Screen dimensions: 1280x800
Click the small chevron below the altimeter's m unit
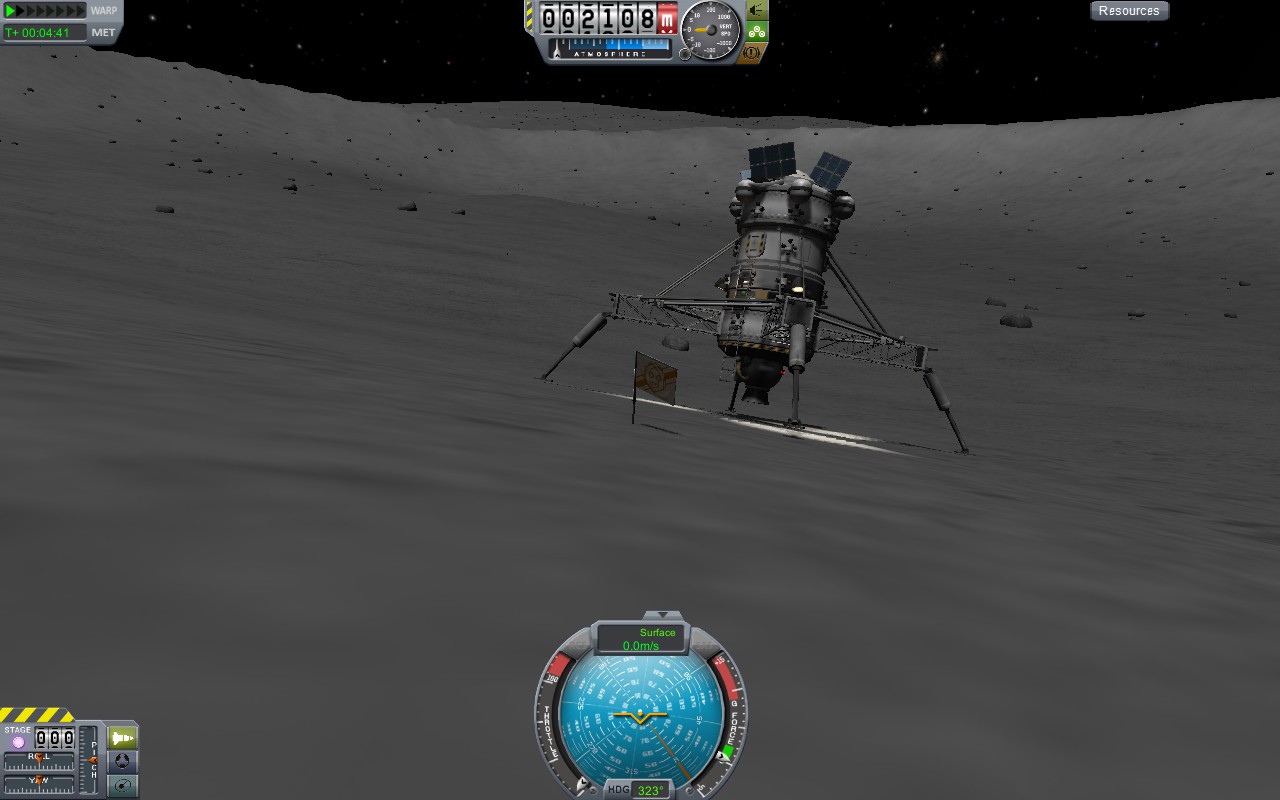click(666, 33)
